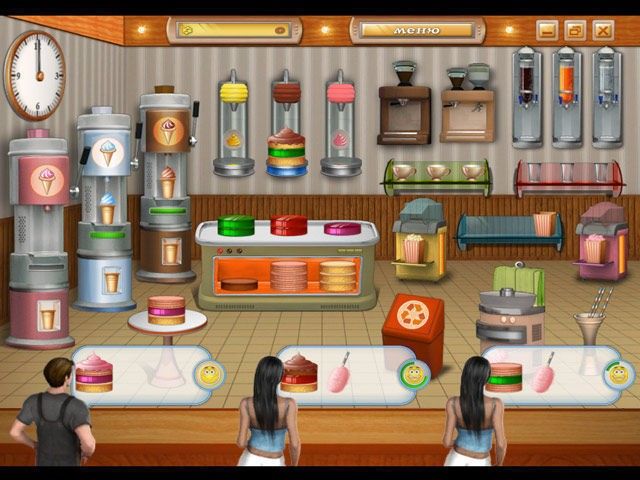640x480 pixels.
Task: Use the pink cream dispenser
Action: pos(340,120)
